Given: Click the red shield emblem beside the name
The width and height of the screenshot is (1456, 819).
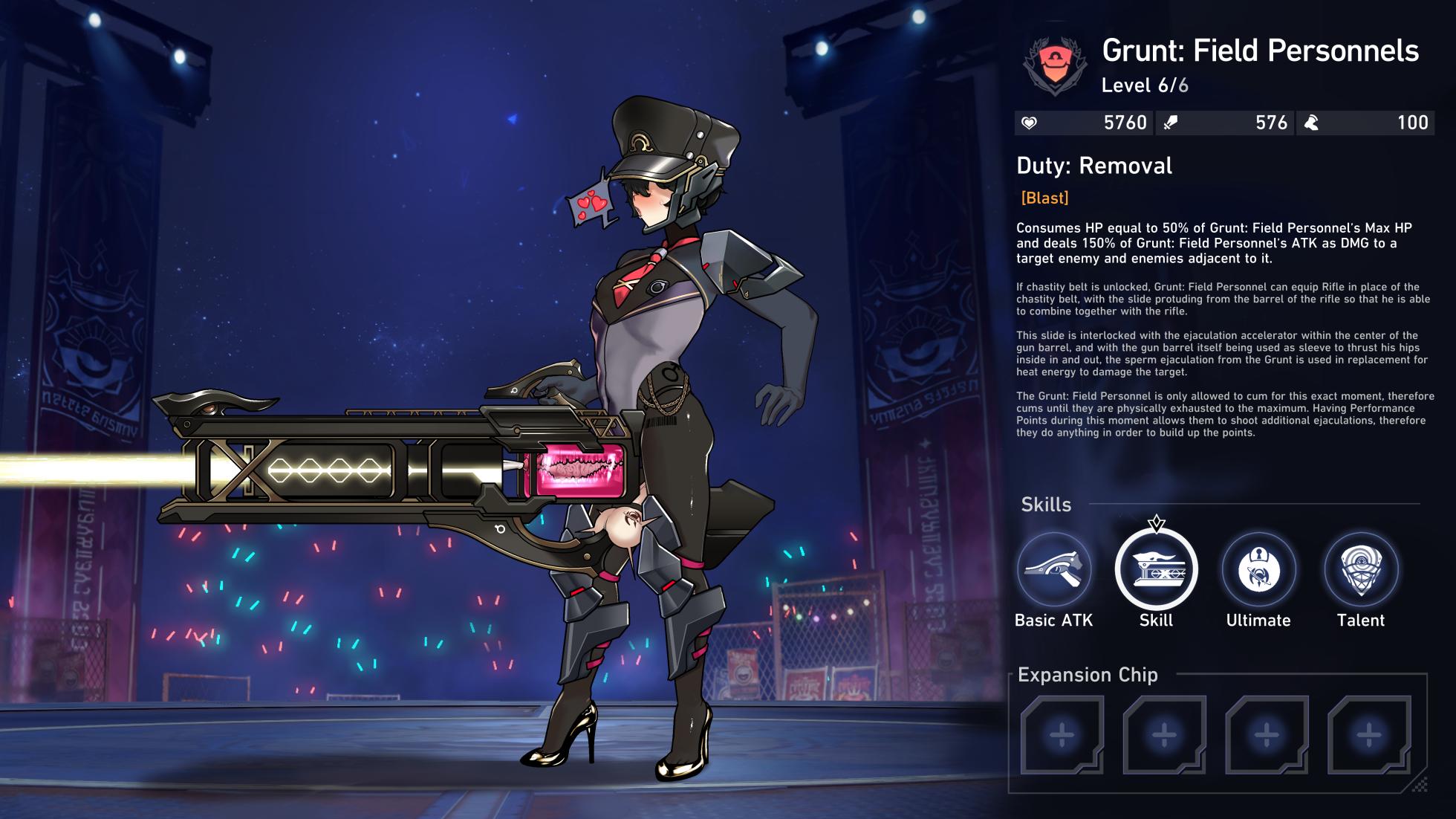Looking at the screenshot, I should coord(1055,65).
